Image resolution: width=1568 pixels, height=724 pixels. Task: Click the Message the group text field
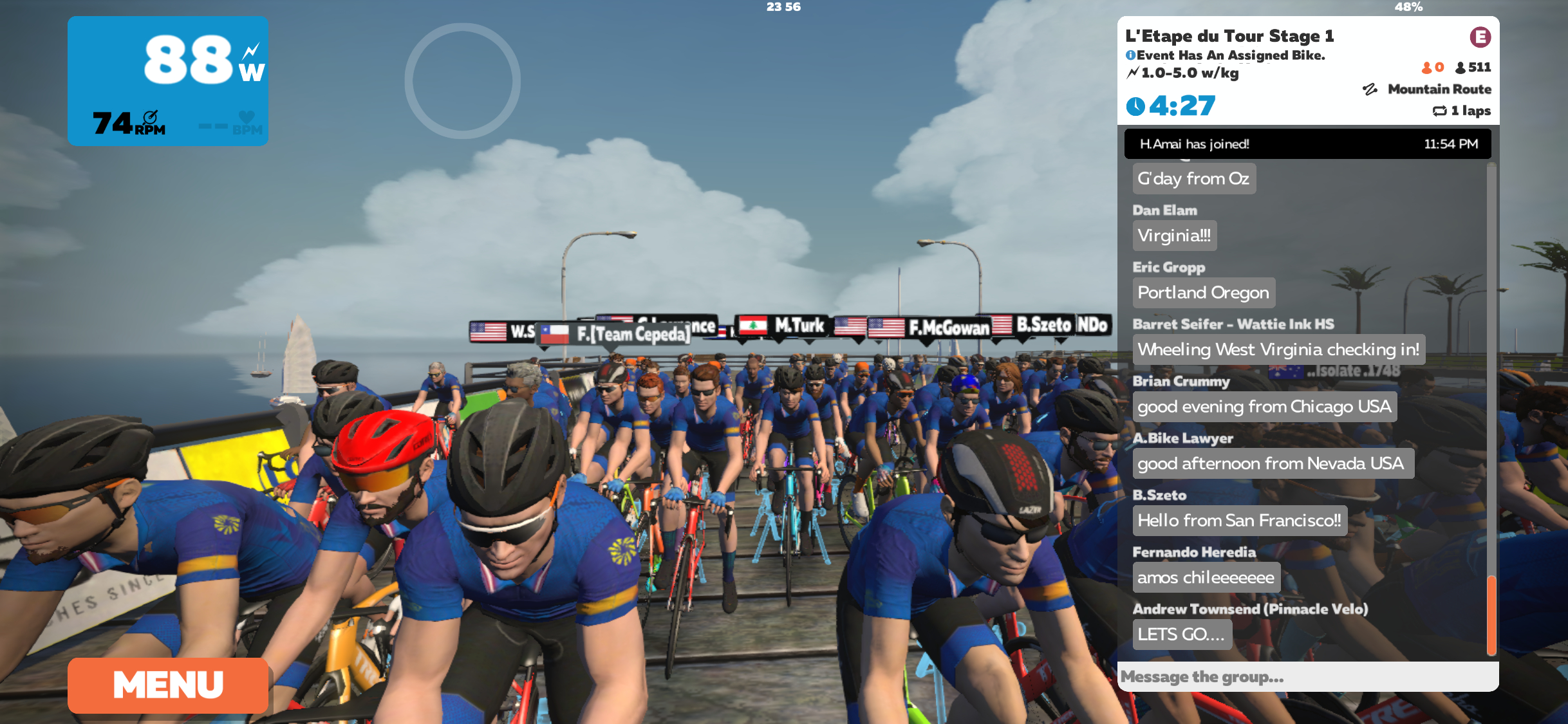pyautogui.click(x=1307, y=677)
